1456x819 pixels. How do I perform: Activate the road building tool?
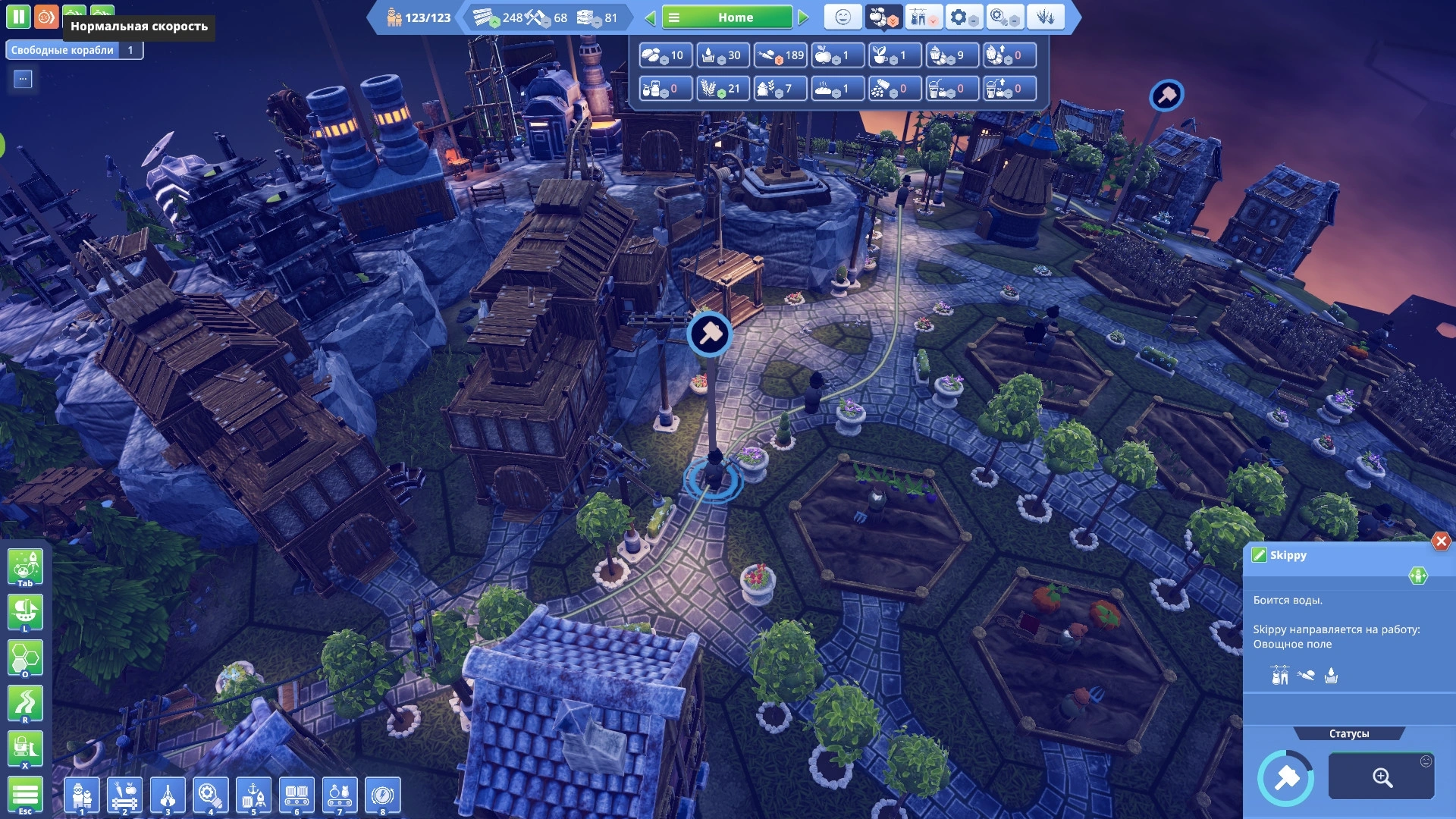click(25, 704)
